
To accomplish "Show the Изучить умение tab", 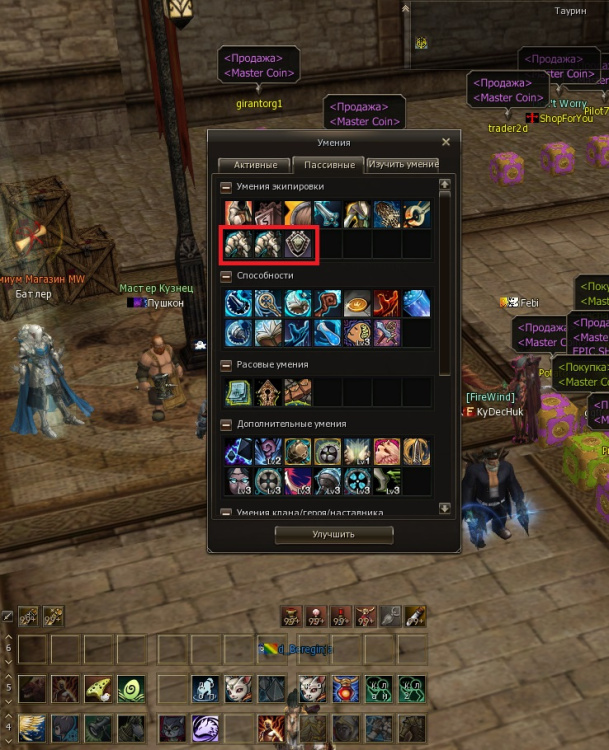I will point(402,164).
